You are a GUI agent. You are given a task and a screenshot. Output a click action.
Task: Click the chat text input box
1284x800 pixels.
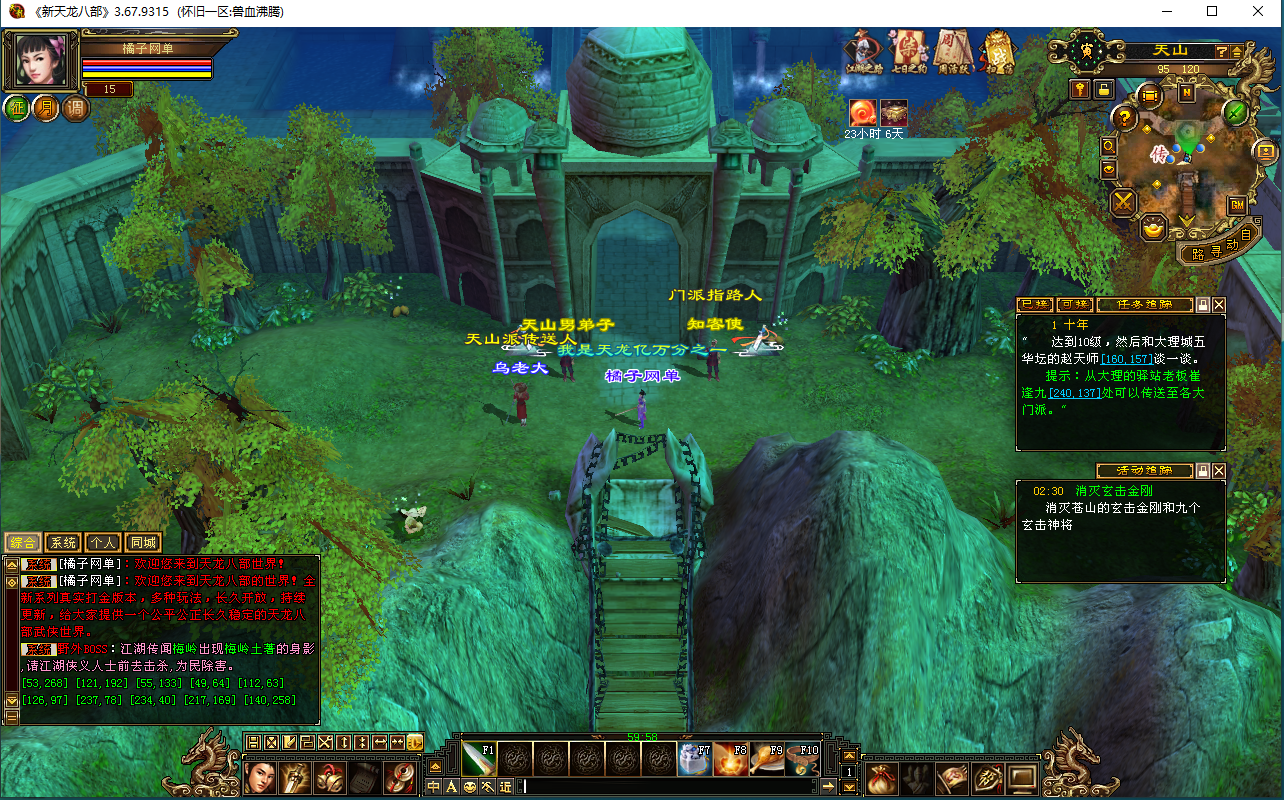[x=670, y=787]
